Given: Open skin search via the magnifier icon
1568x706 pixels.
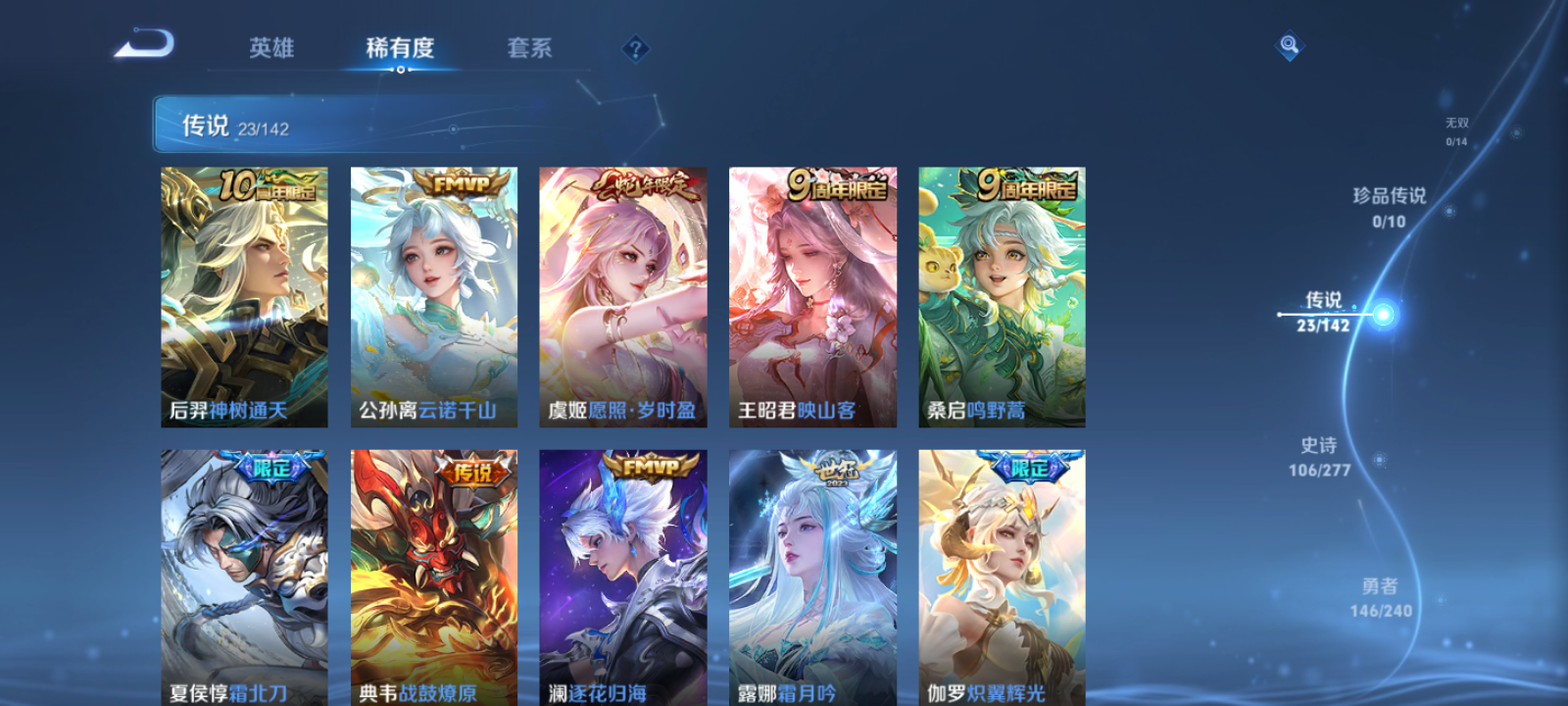Looking at the screenshot, I should point(1288,44).
